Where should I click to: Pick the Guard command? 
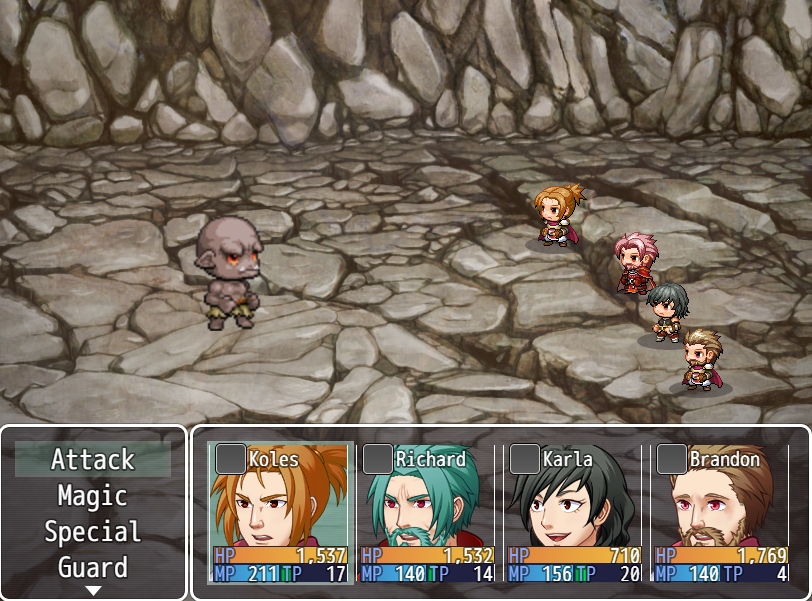93,568
